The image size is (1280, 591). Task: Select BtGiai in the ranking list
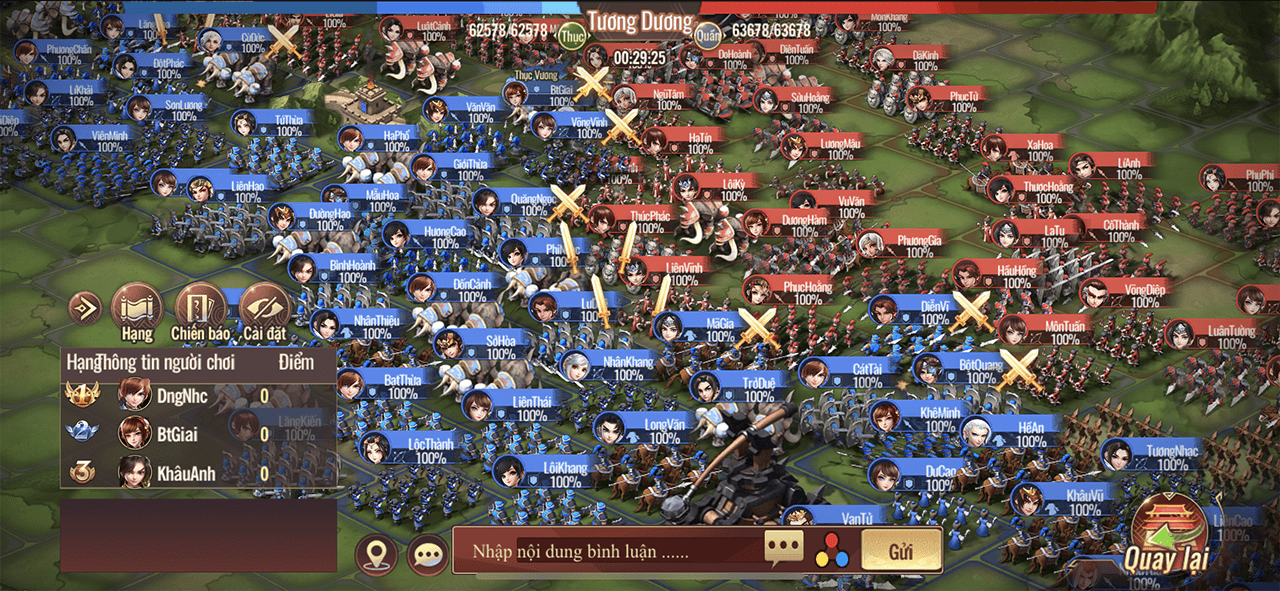pos(180,434)
